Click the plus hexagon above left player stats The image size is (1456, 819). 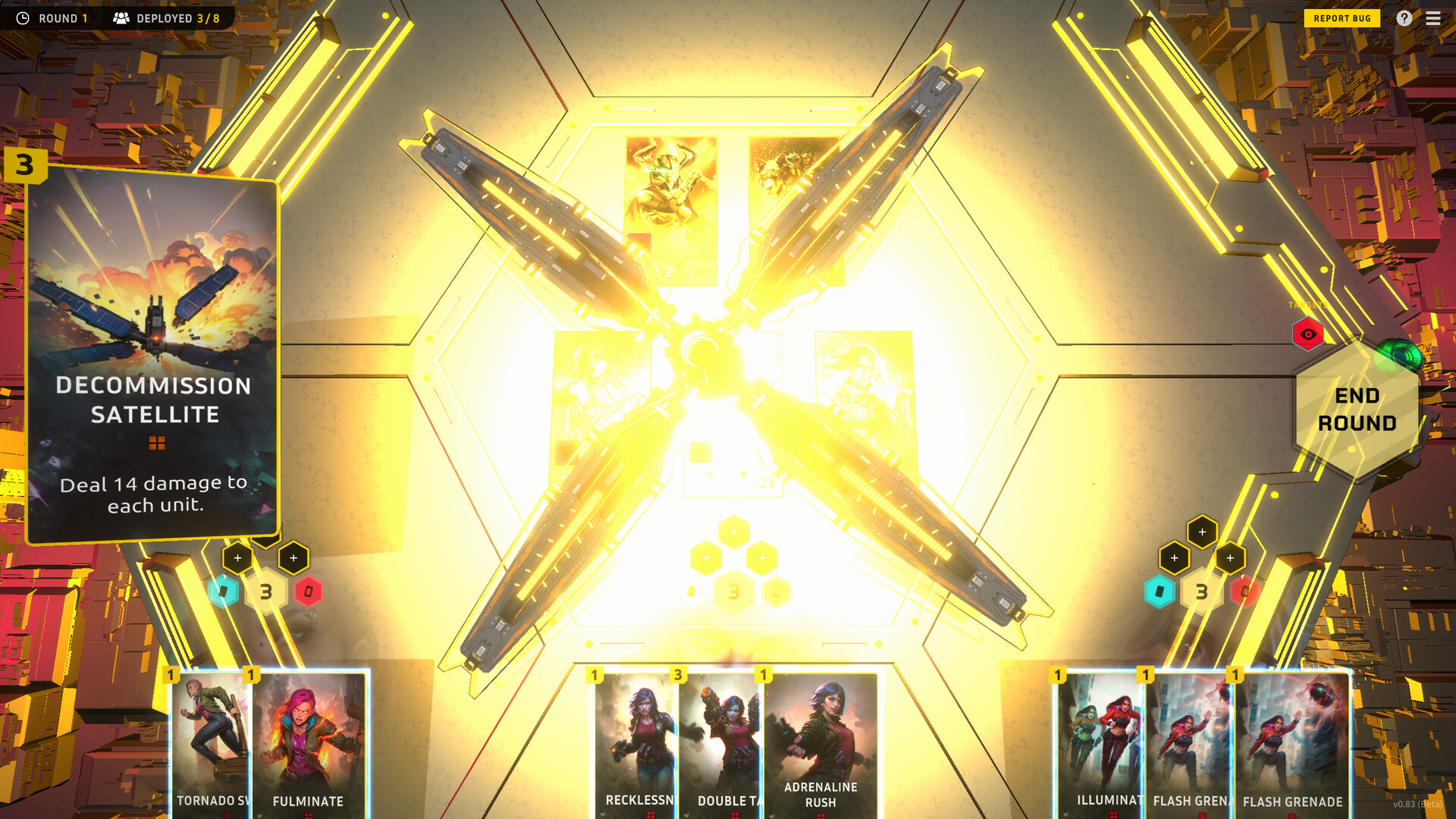(238, 557)
